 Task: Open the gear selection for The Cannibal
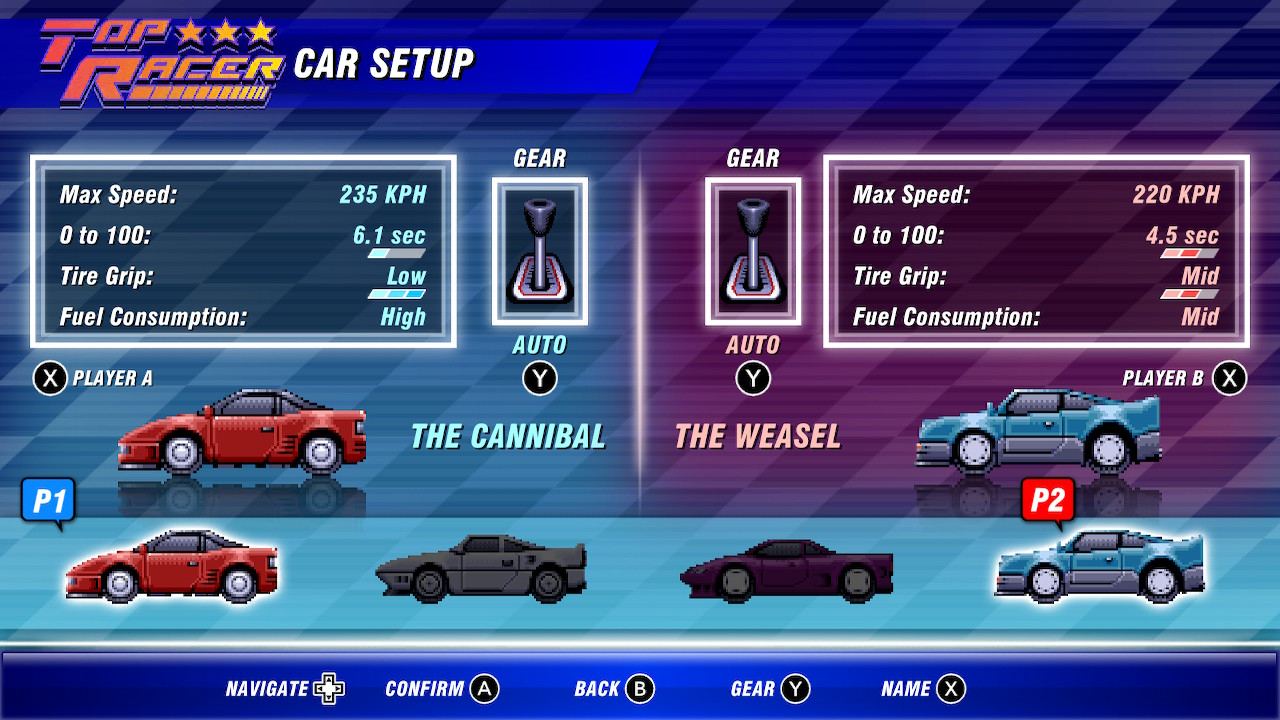click(x=539, y=250)
